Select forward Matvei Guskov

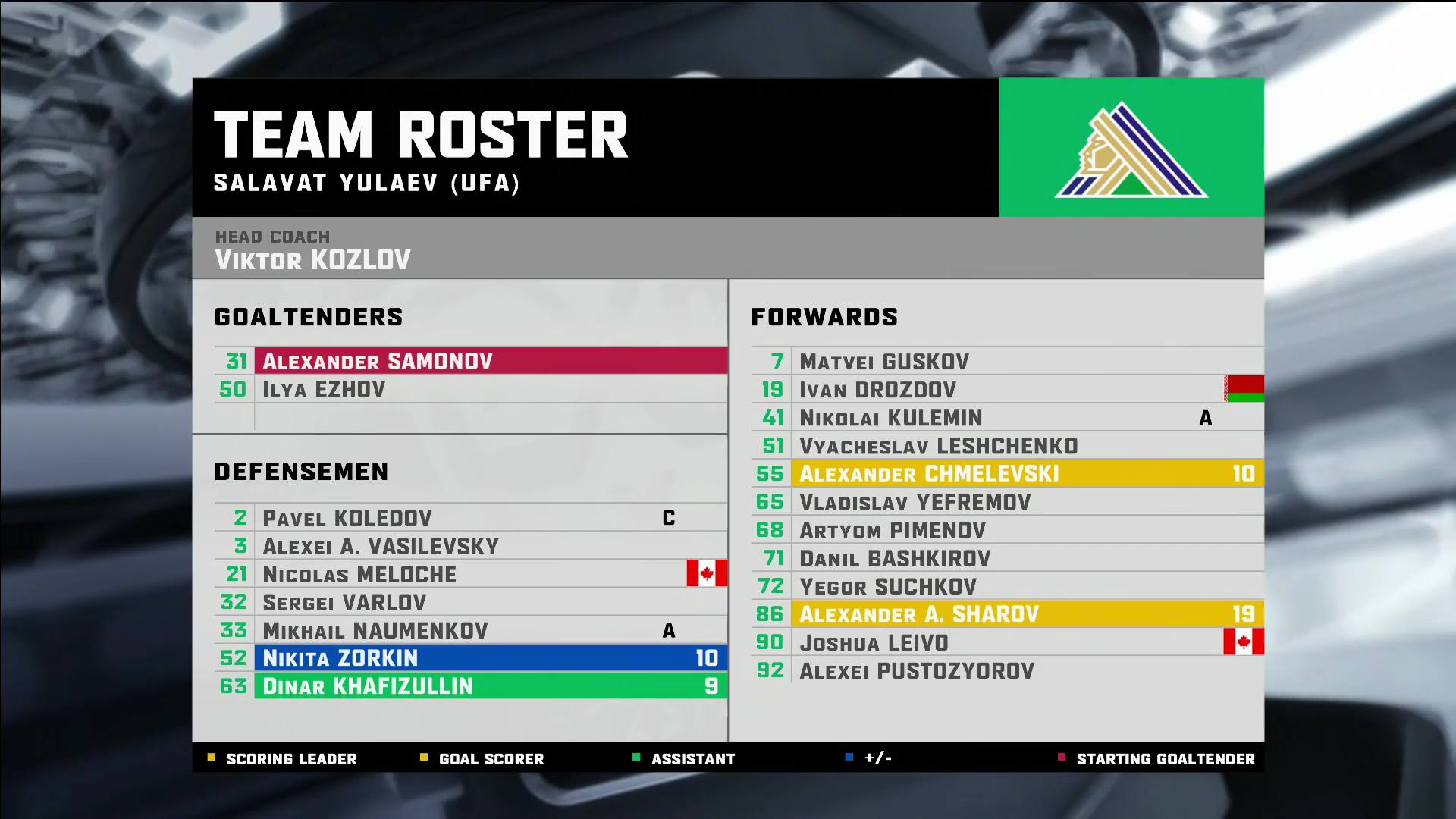coord(1007,362)
